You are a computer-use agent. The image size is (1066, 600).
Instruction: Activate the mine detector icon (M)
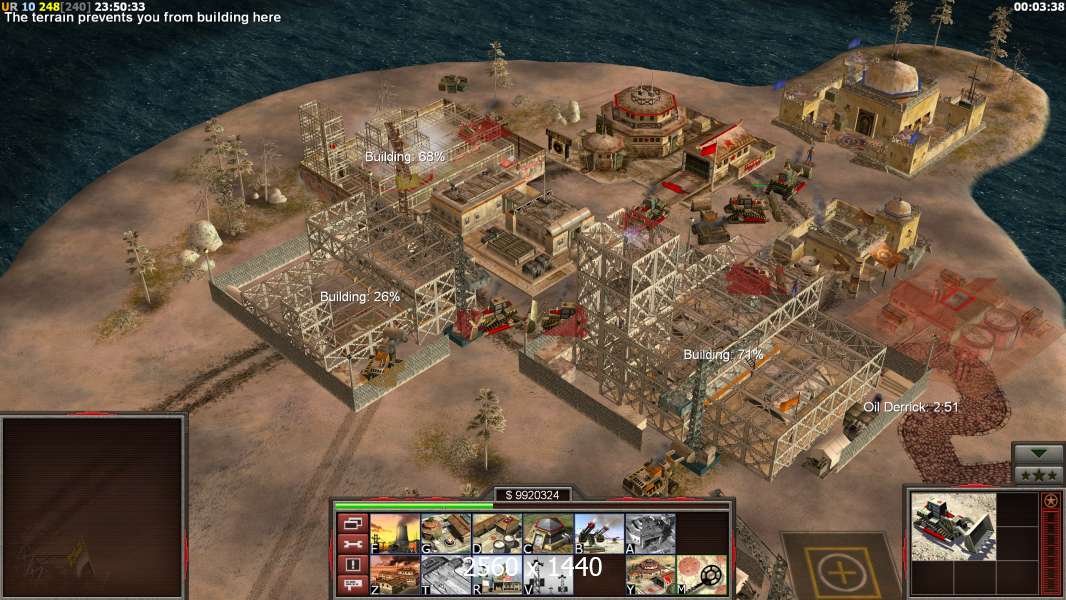pos(701,575)
